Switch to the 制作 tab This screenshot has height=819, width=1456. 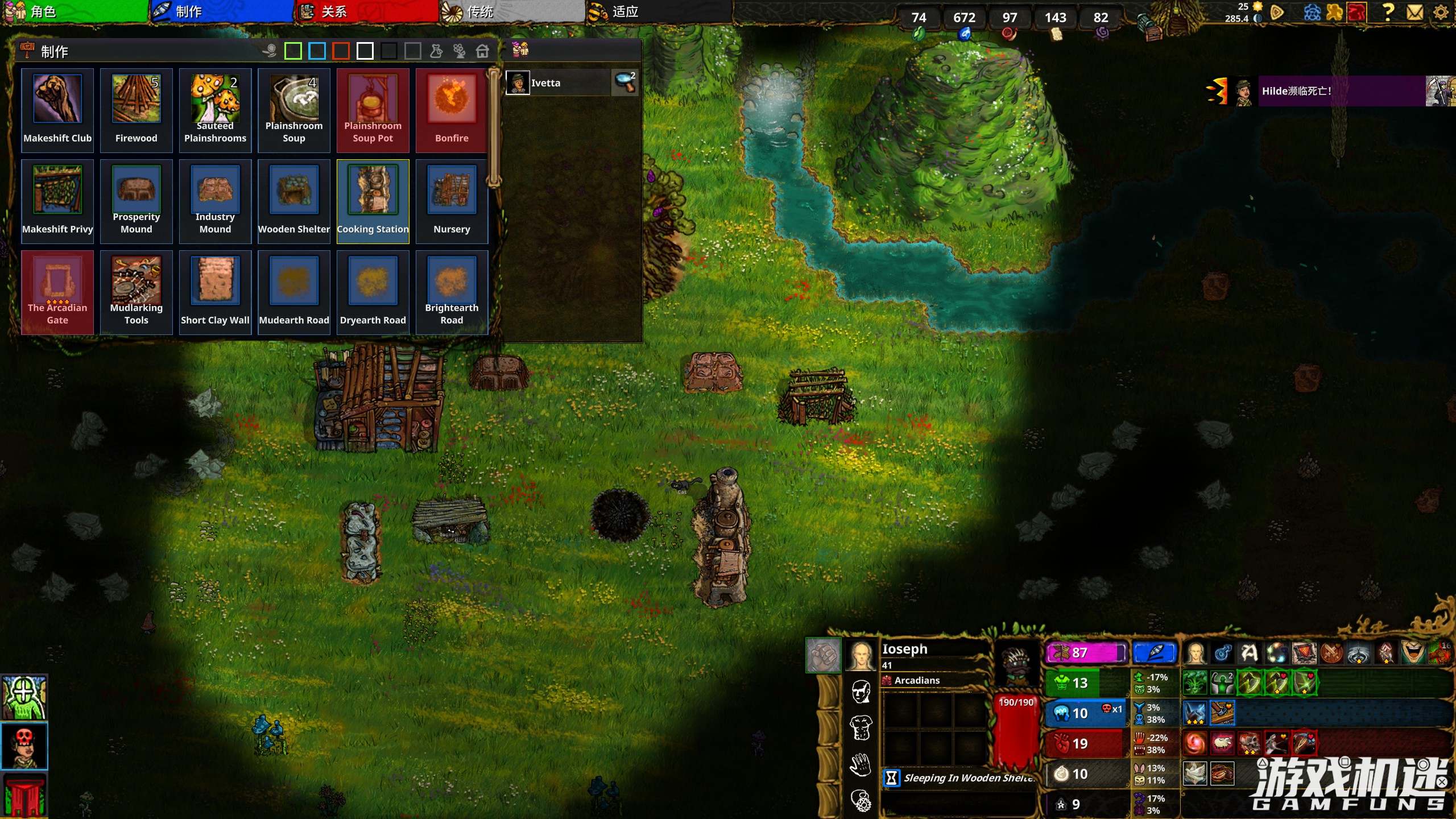pos(188,11)
